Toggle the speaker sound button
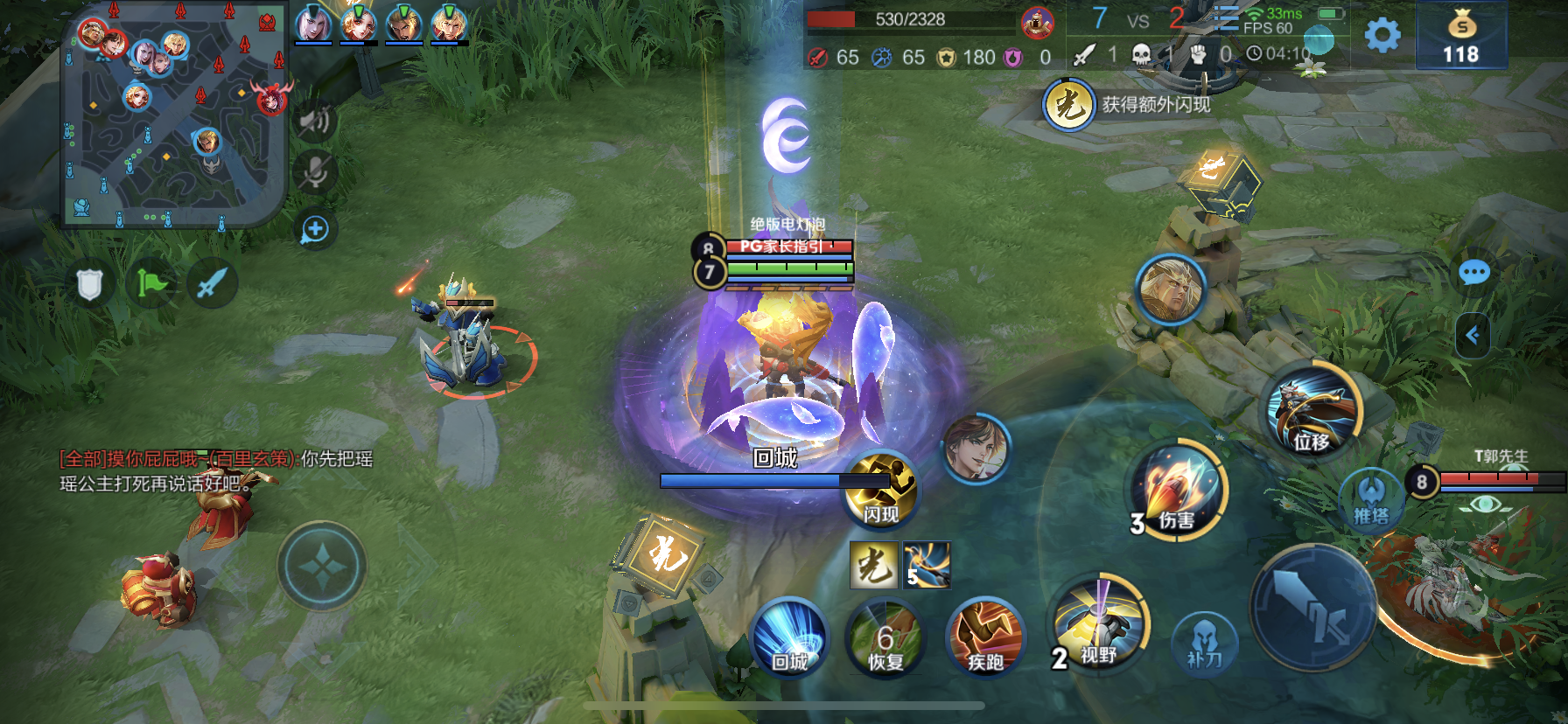 point(315,122)
